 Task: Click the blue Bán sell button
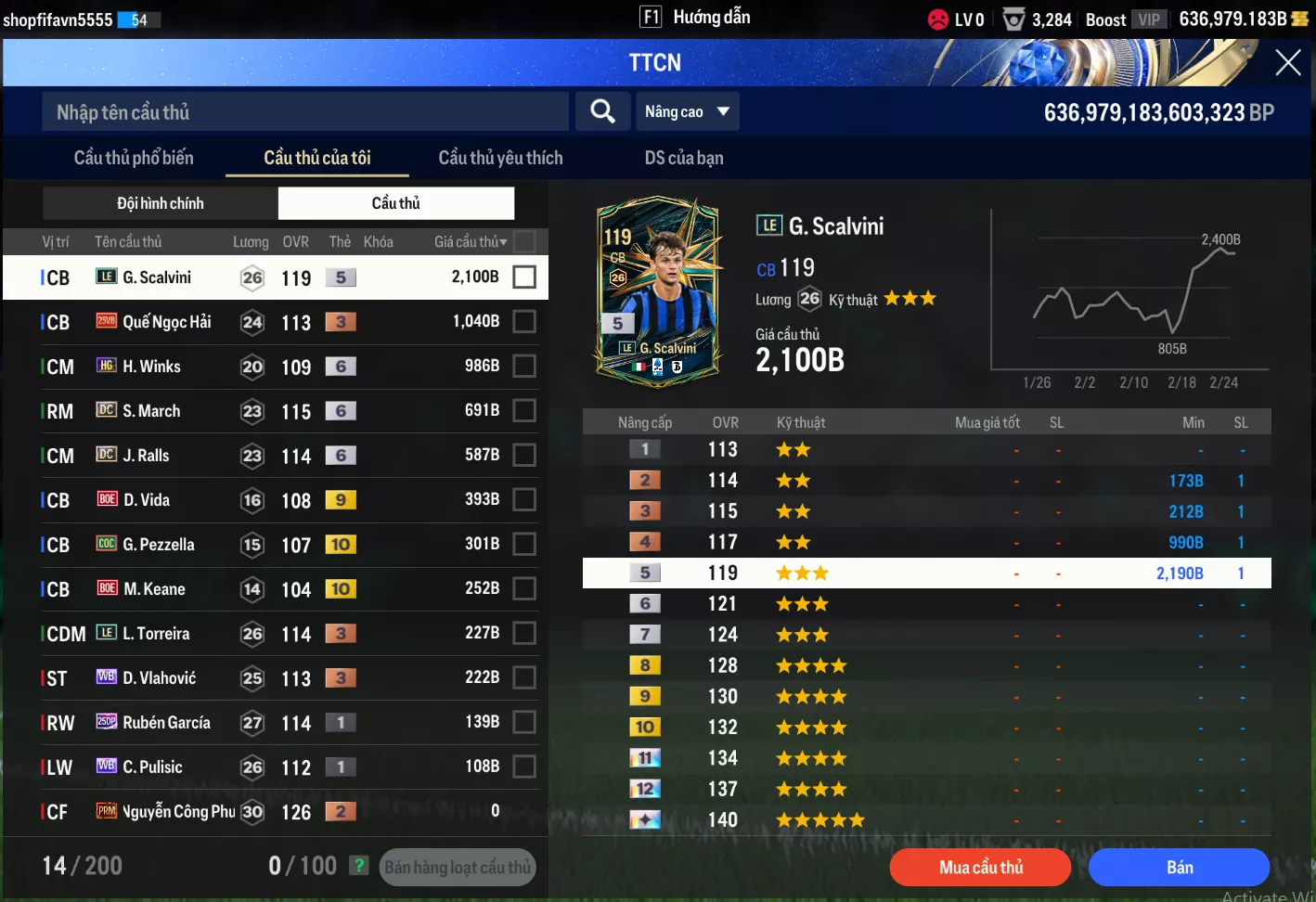[1179, 867]
